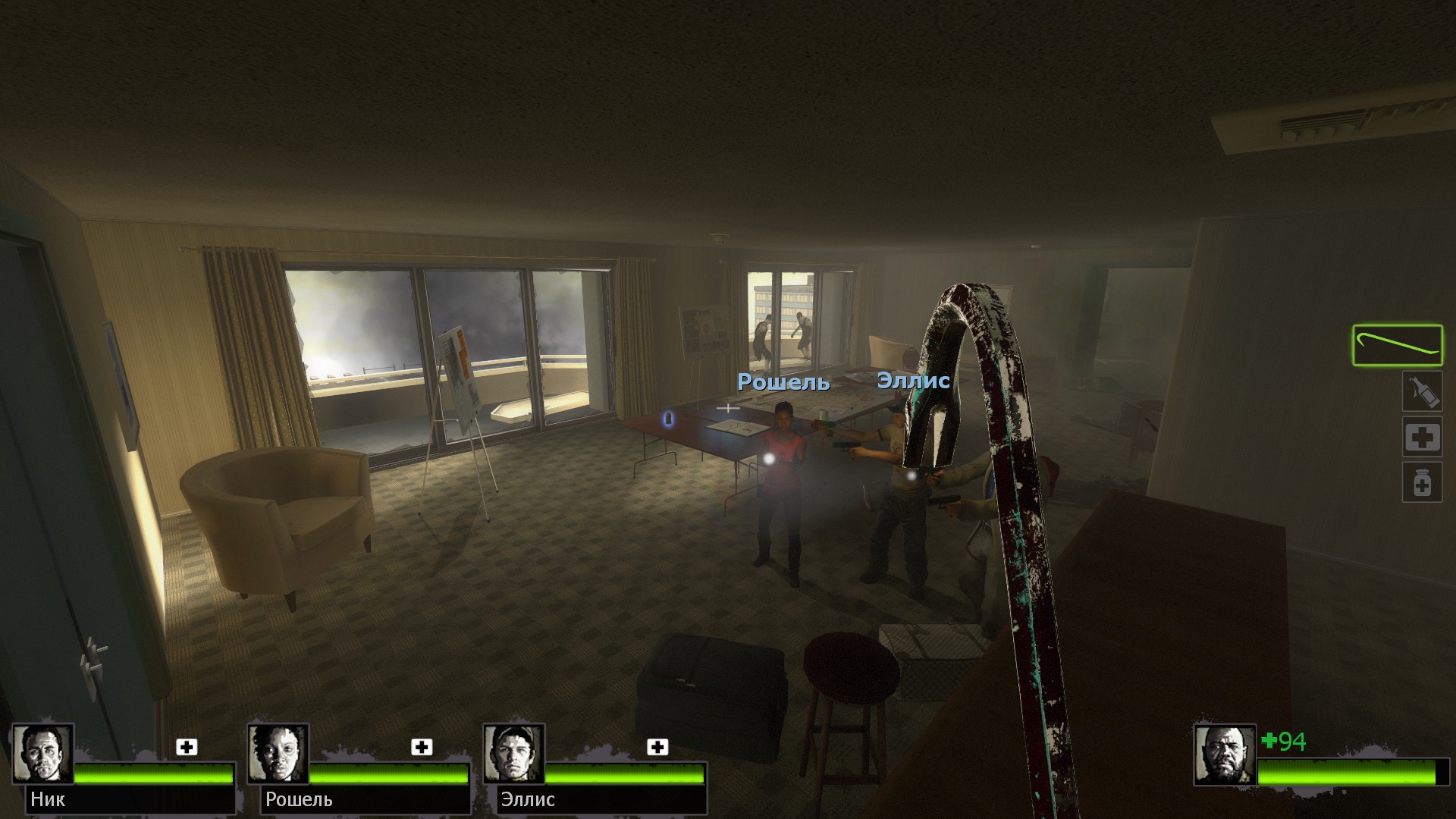Click Nick's teammate portrait
Image resolution: width=1456 pixels, height=819 pixels.
[x=42, y=754]
